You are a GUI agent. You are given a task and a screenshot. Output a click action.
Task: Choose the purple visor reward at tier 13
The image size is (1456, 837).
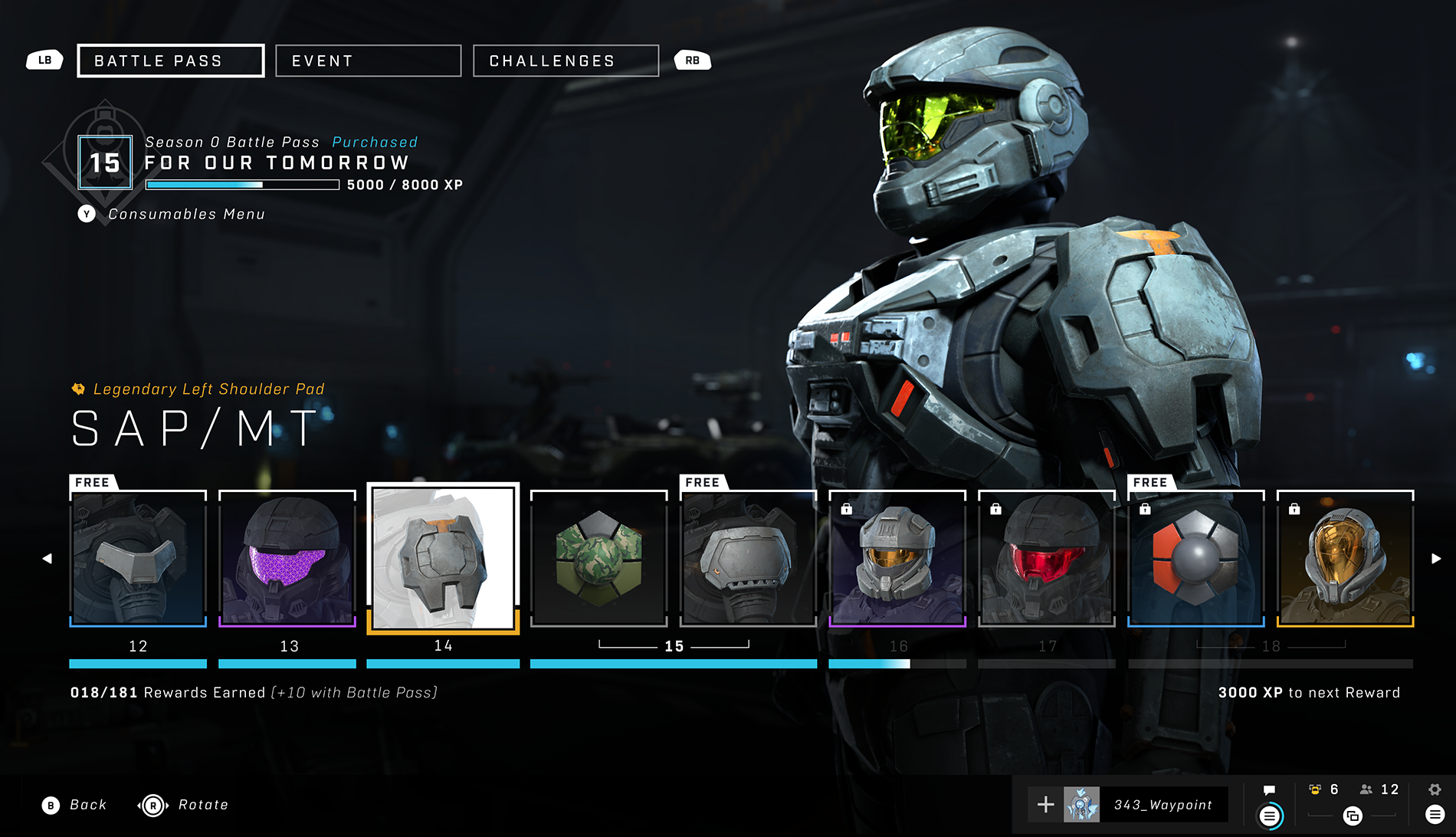287,558
